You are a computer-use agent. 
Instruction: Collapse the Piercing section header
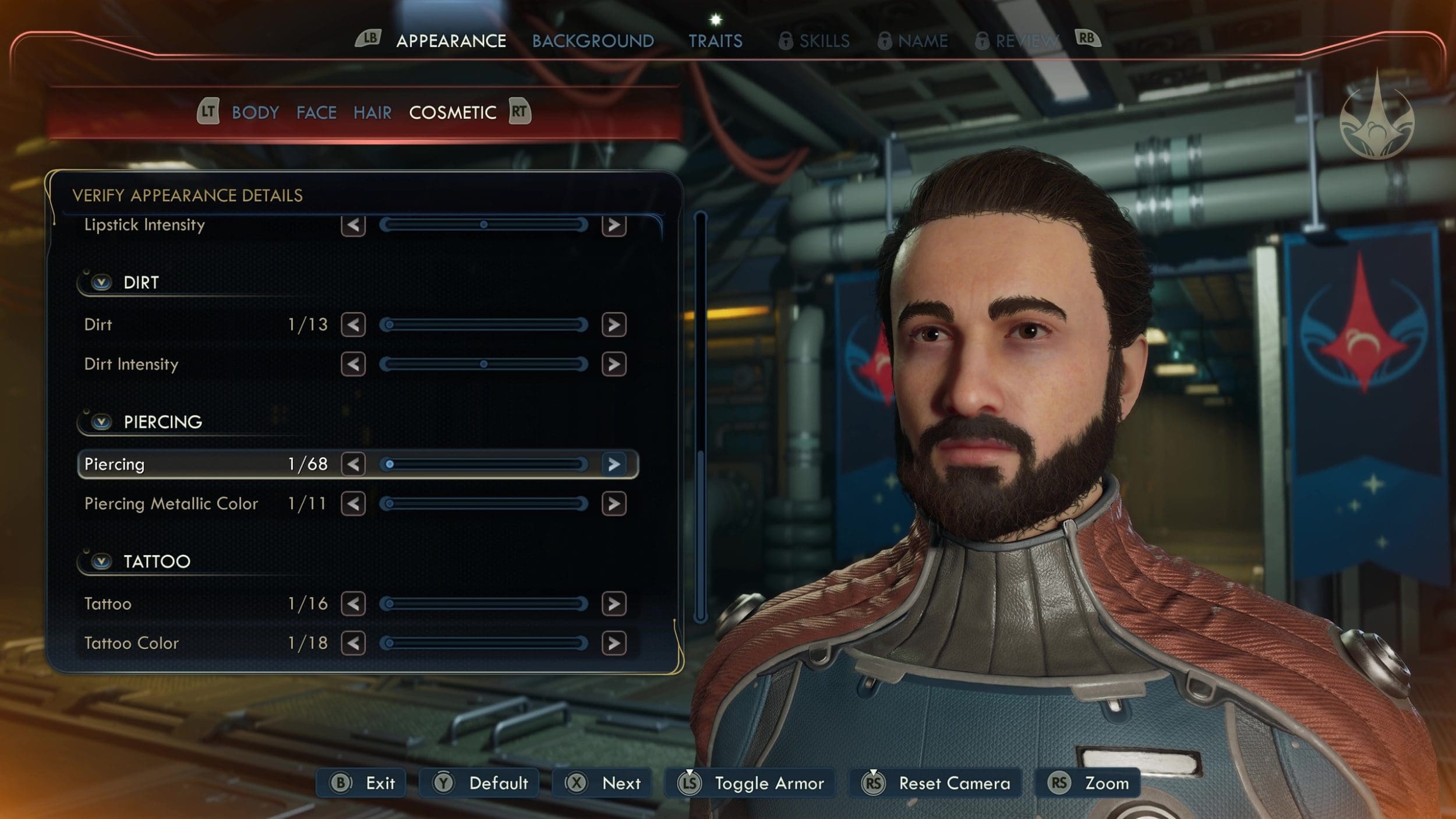point(102,422)
